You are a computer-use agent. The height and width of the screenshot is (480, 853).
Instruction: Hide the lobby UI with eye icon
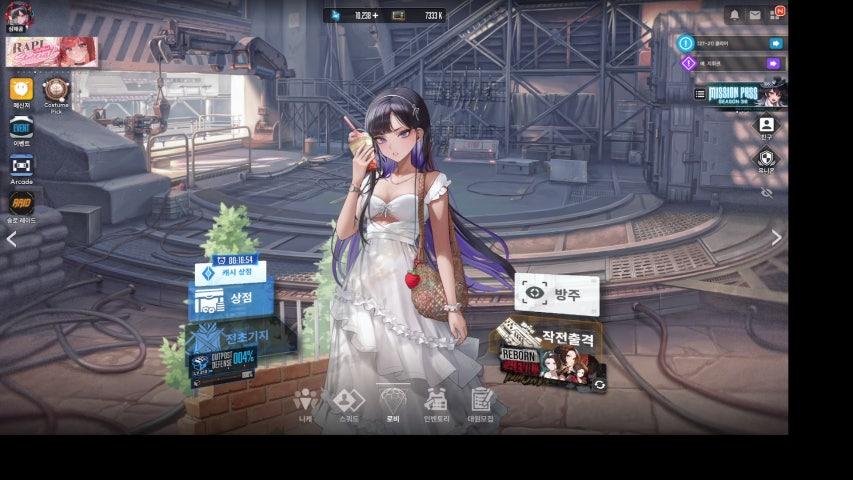pos(766,192)
